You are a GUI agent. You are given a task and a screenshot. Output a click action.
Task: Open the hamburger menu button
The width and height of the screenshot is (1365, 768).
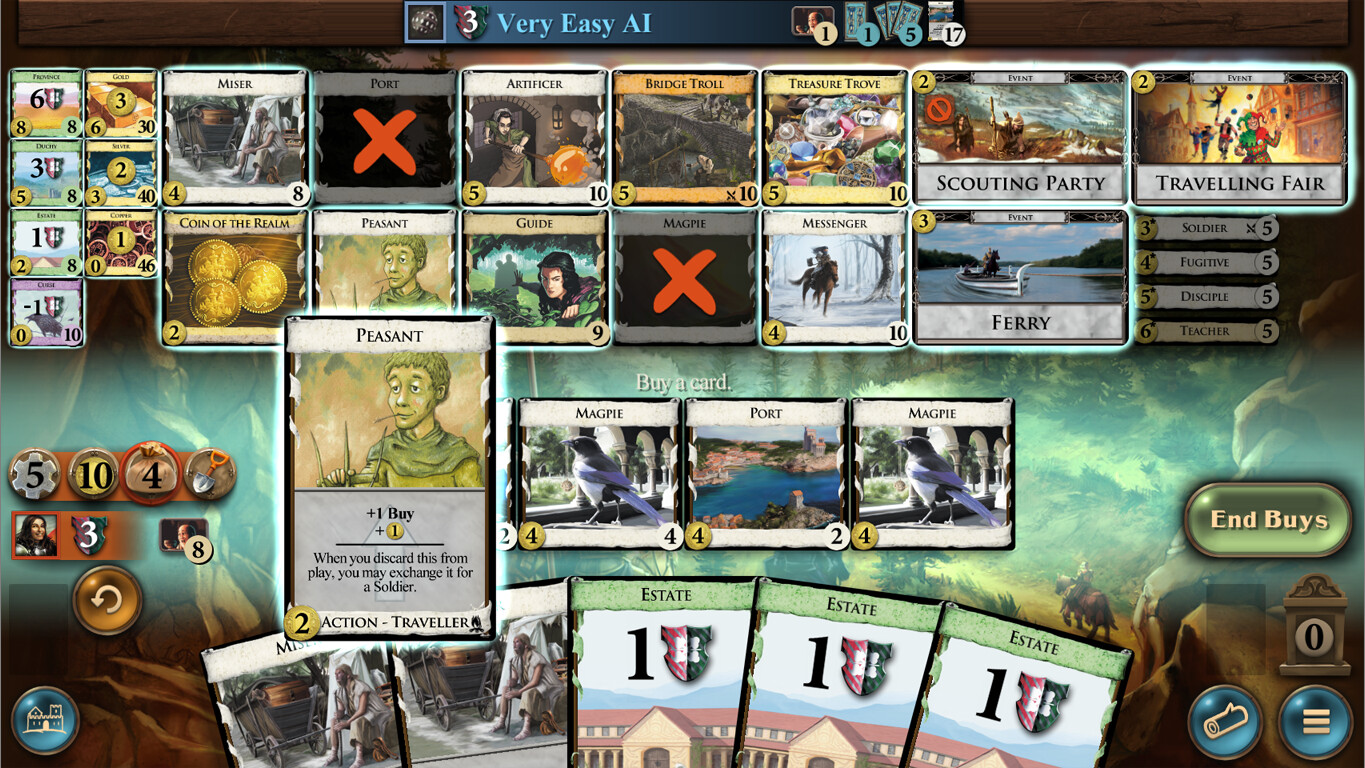pos(1318,722)
